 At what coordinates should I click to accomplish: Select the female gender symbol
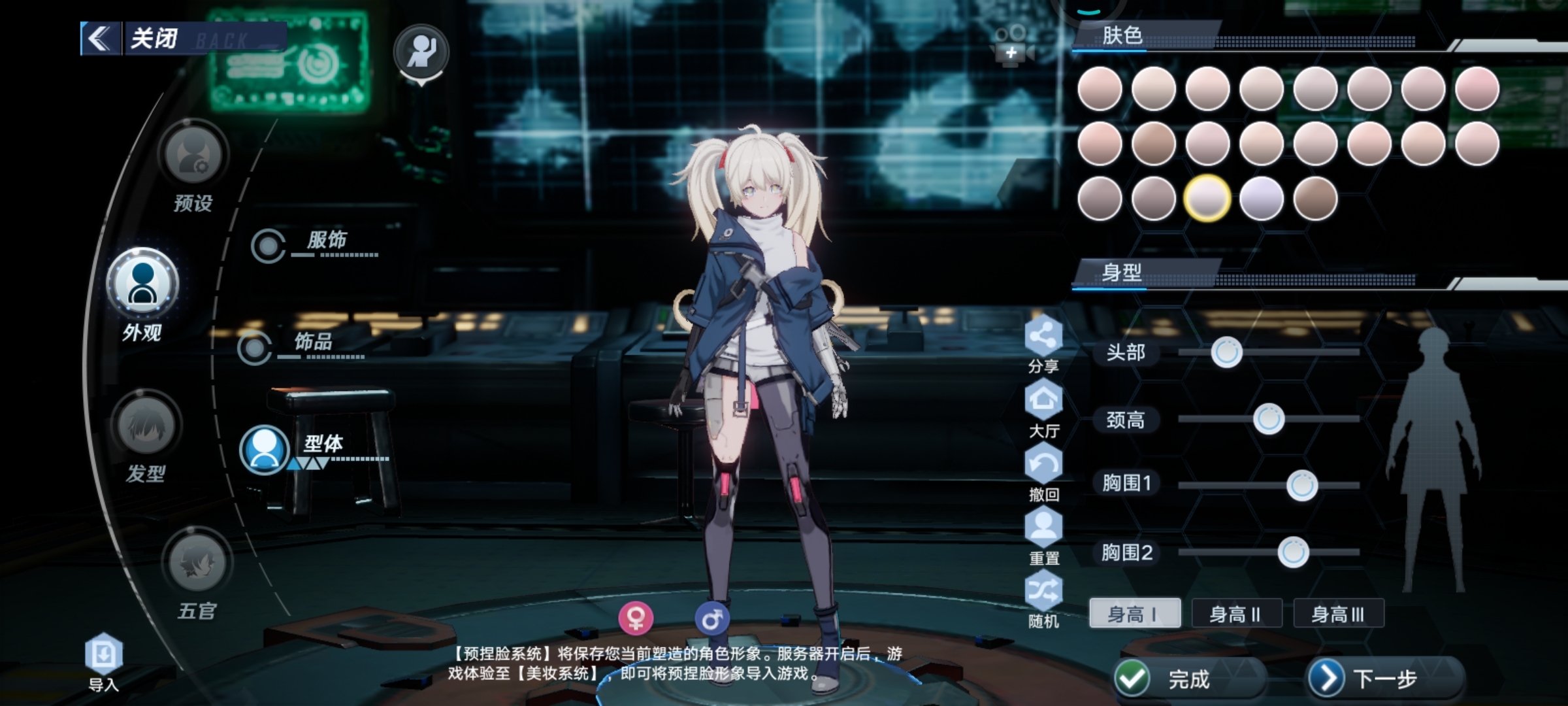[x=636, y=617]
